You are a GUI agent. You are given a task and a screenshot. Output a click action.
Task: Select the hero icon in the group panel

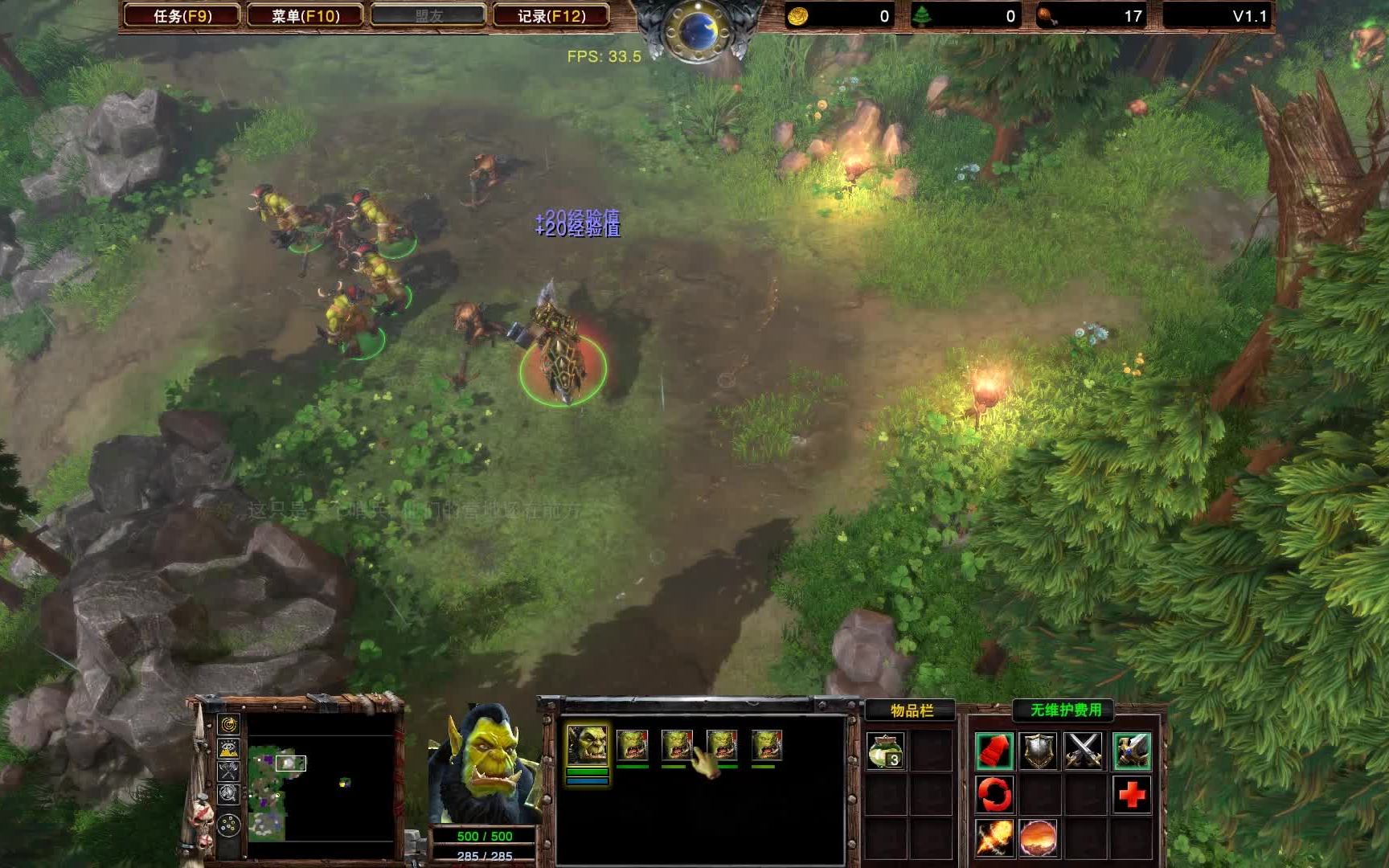pos(588,744)
